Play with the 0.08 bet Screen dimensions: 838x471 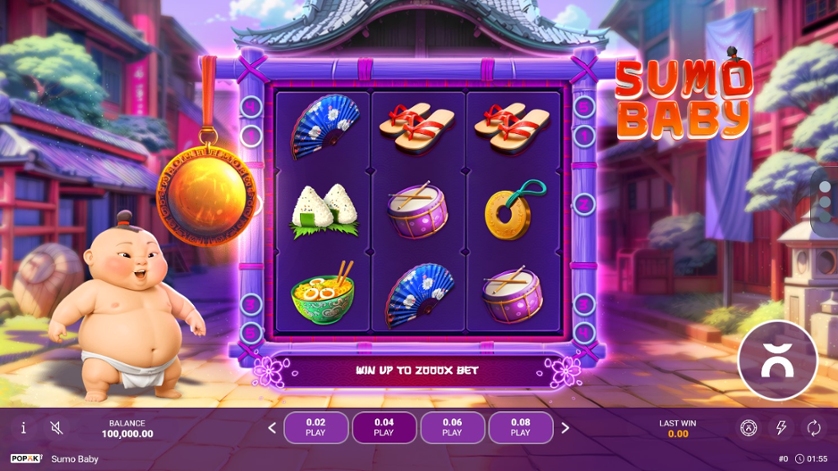(x=520, y=428)
